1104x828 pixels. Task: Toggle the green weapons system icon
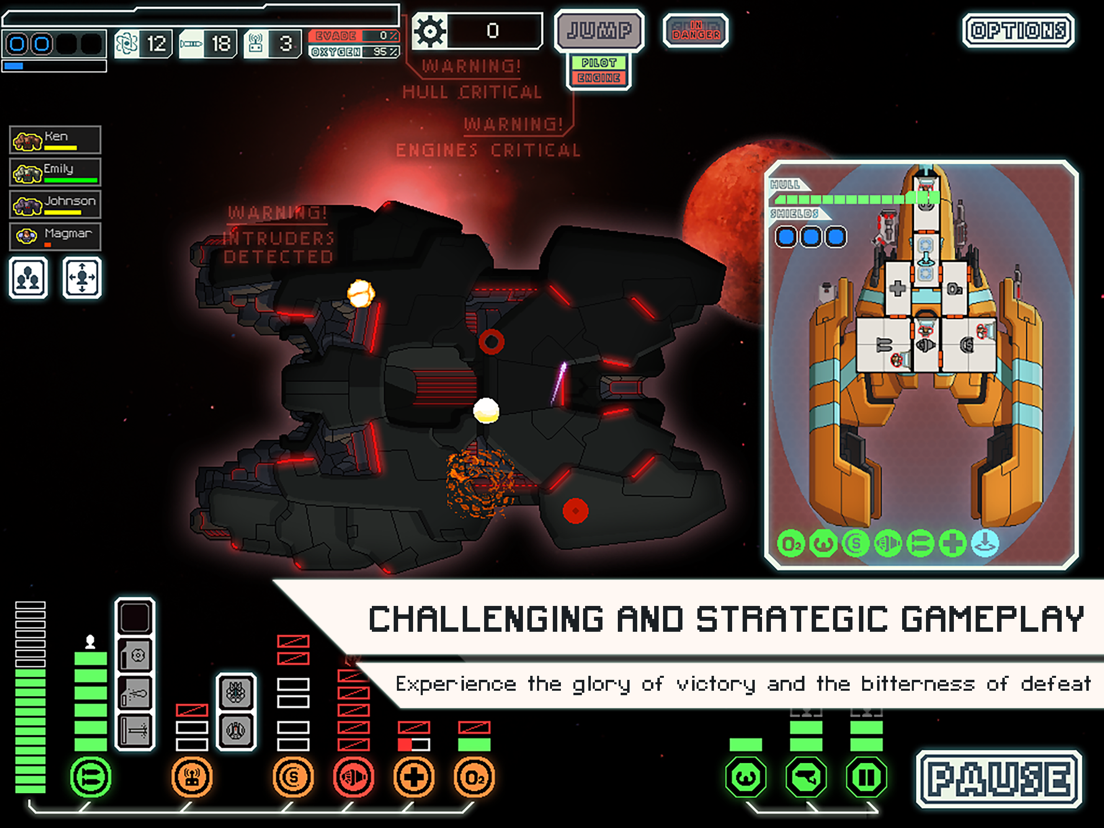point(91,777)
